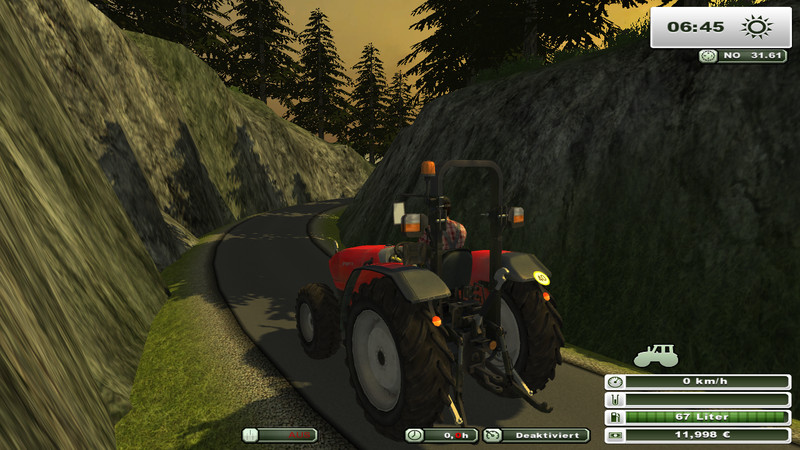
Task: Toggle the Deaktiviert cruise control indicator
Action: click(x=536, y=435)
